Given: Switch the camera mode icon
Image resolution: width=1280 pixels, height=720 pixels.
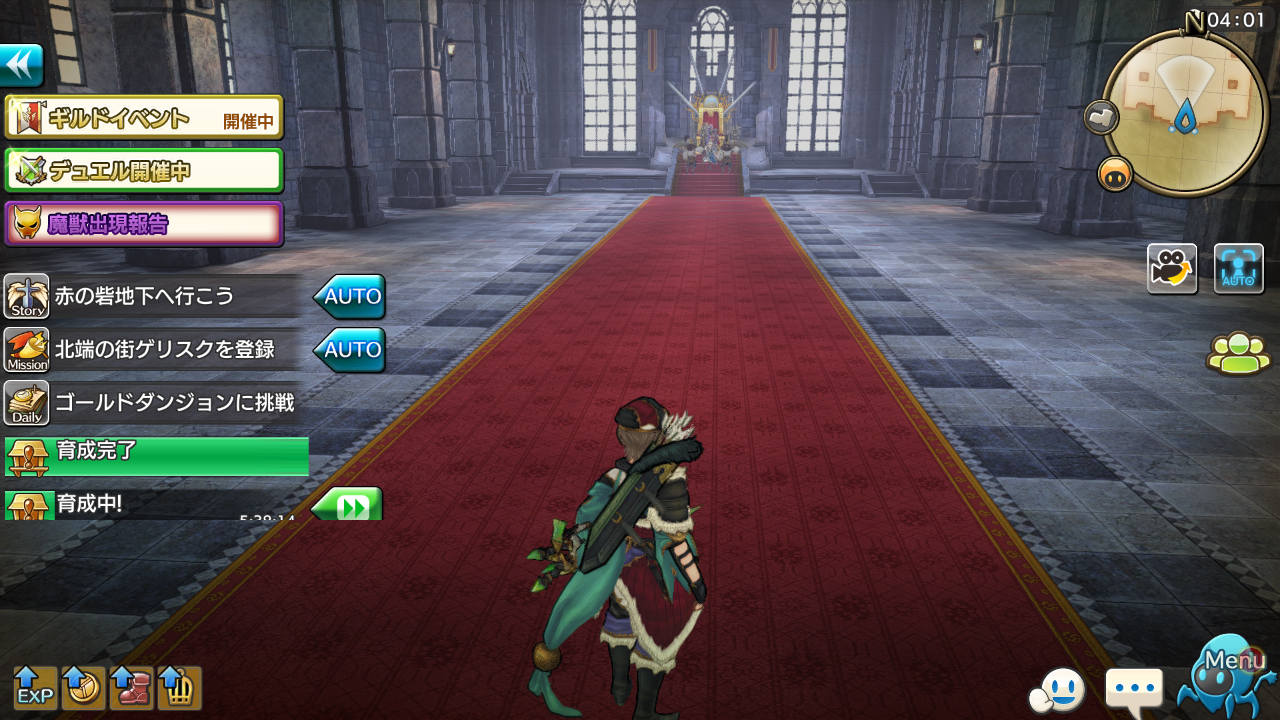Looking at the screenshot, I should pyautogui.click(x=1172, y=269).
